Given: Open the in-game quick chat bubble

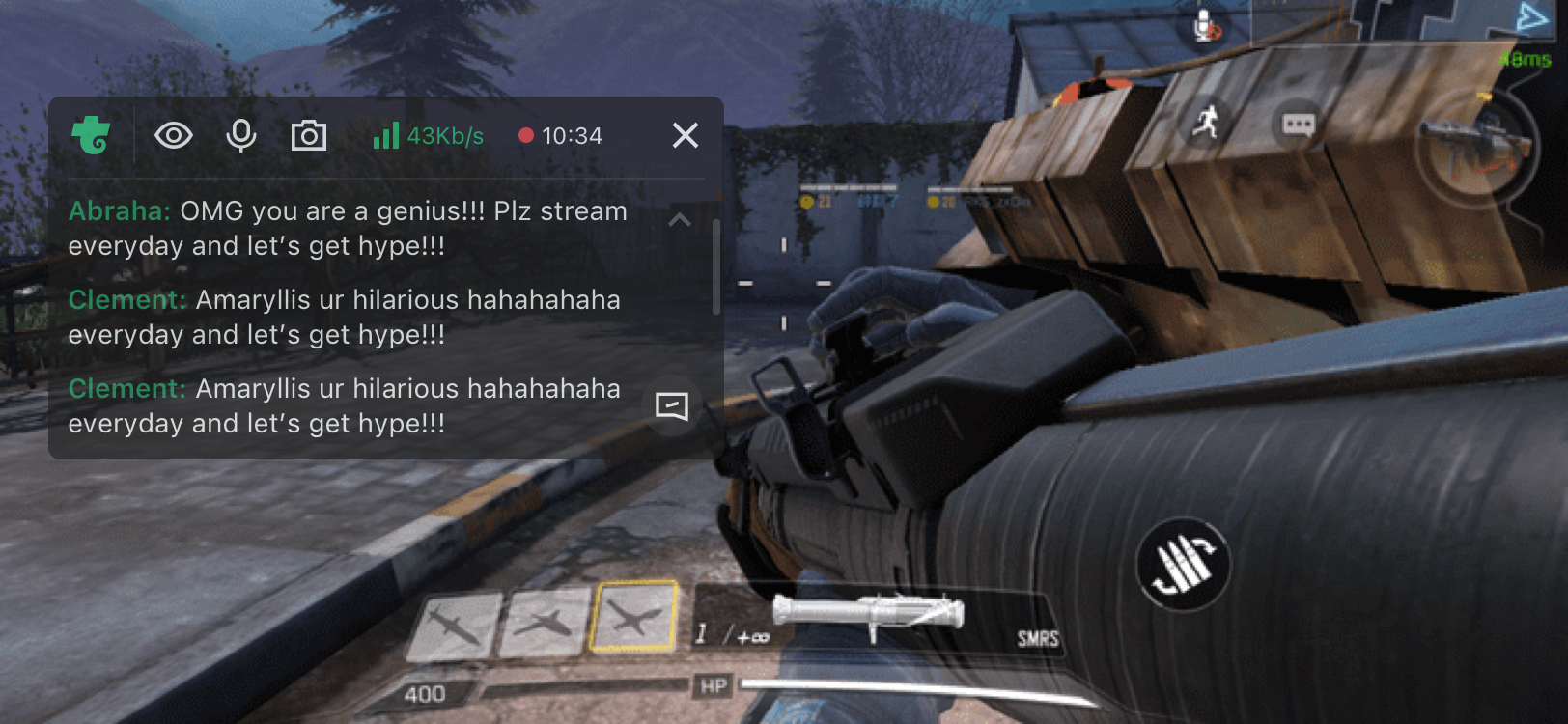Looking at the screenshot, I should [1298, 125].
